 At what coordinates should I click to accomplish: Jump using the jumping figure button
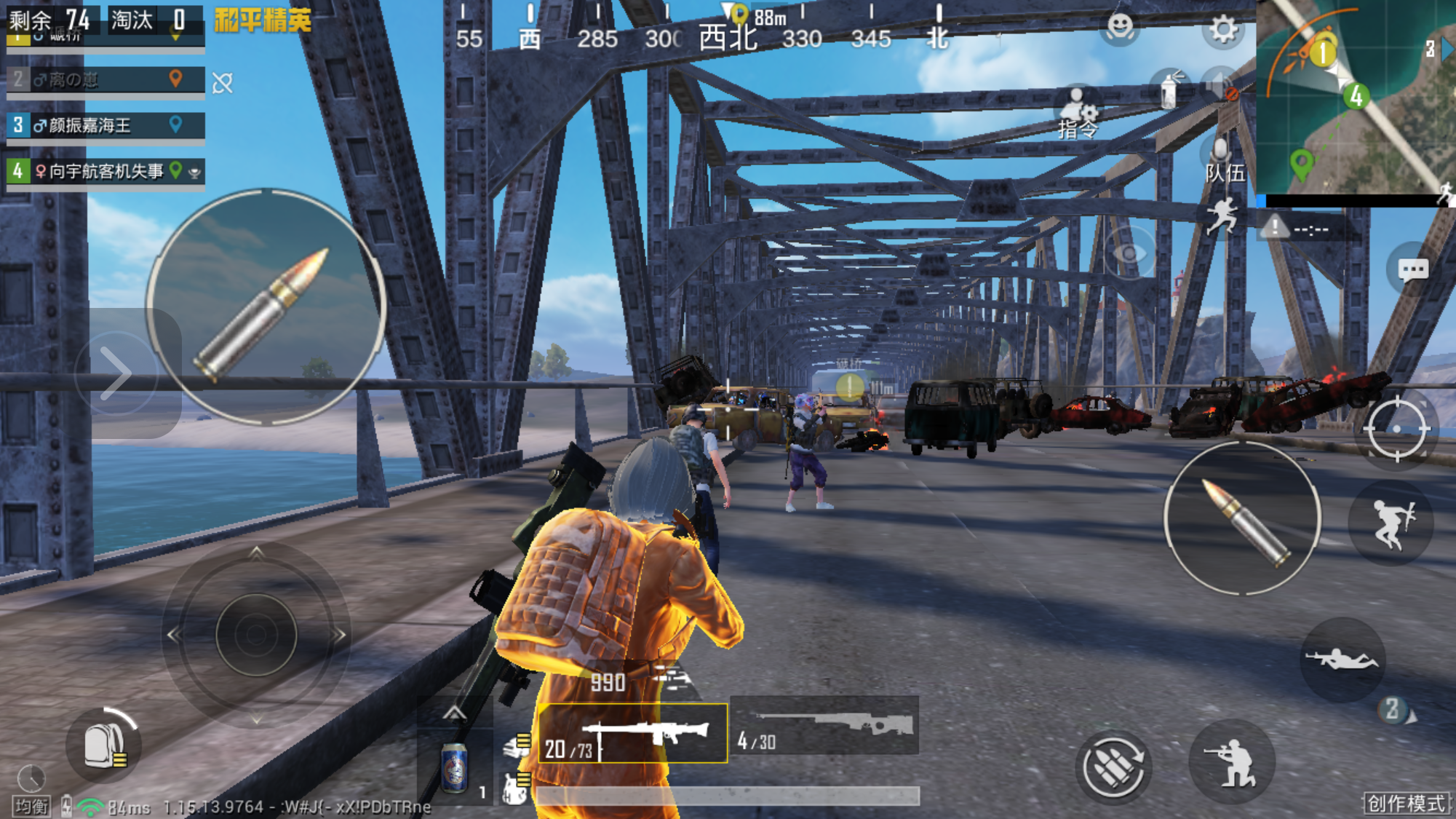(x=1391, y=523)
